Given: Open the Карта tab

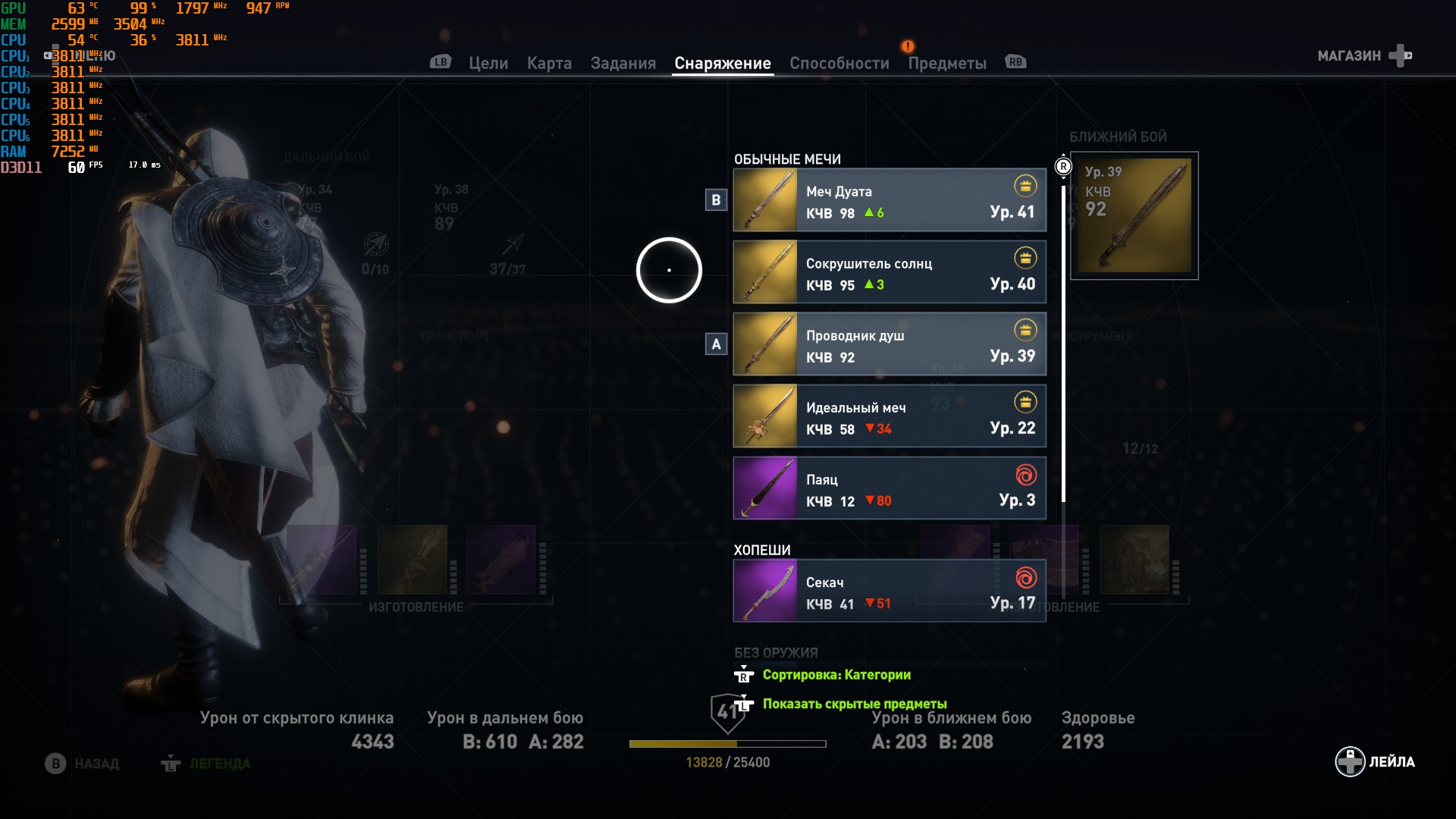Looking at the screenshot, I should pos(549,63).
